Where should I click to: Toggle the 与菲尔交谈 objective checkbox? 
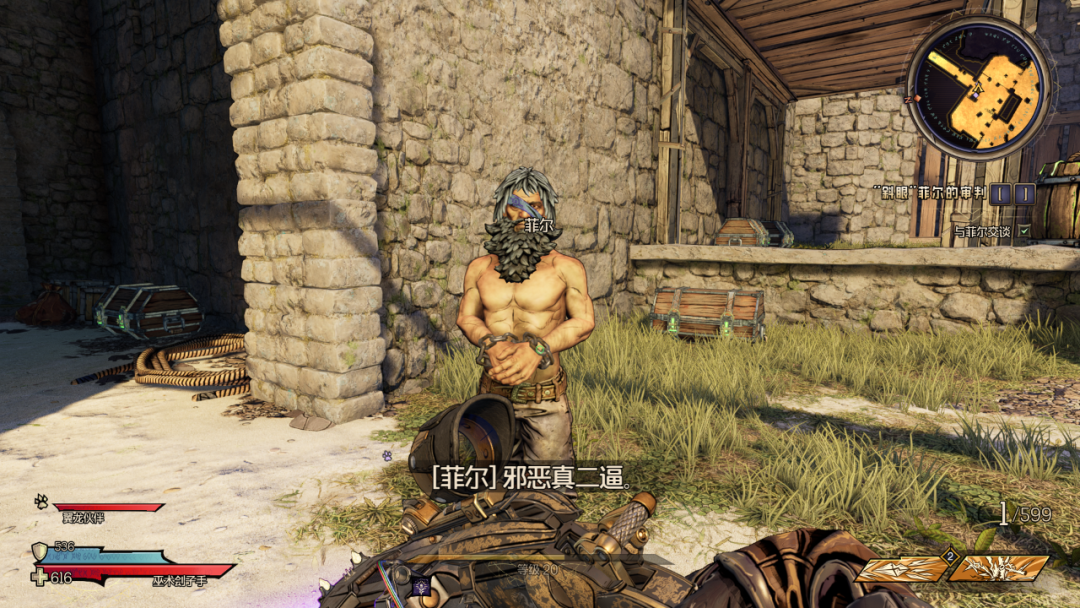(x=1024, y=231)
